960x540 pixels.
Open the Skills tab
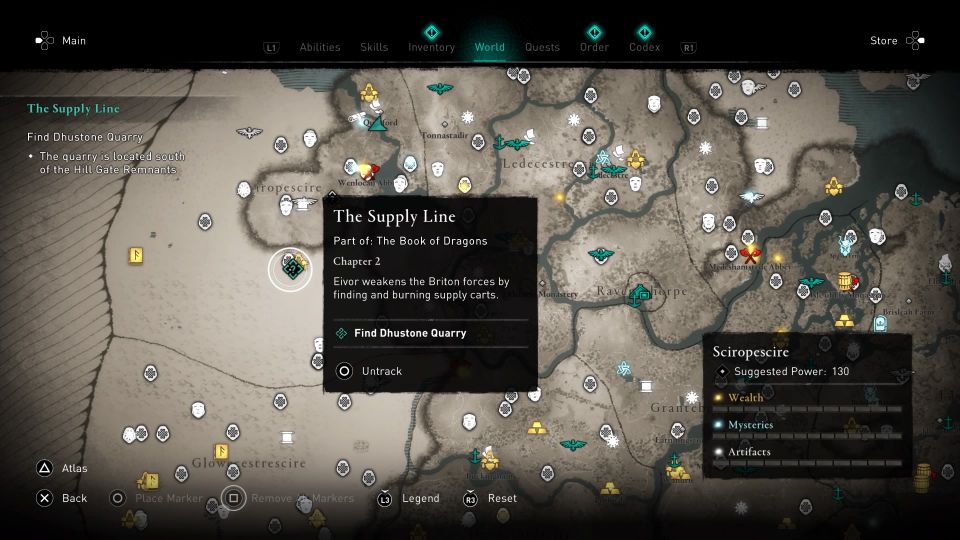tap(374, 47)
